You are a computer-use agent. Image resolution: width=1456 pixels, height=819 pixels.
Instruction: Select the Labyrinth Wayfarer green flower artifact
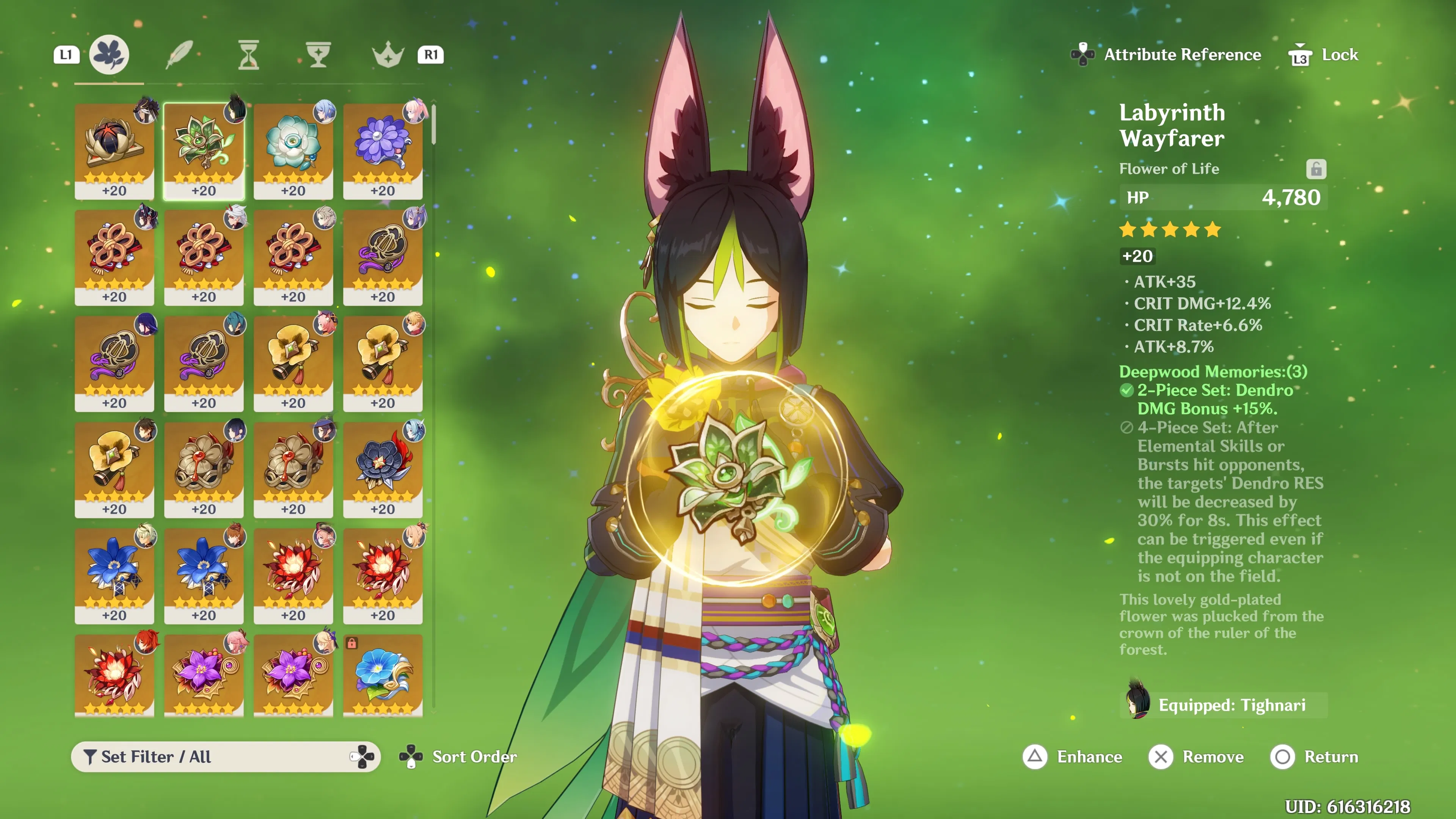204,151
